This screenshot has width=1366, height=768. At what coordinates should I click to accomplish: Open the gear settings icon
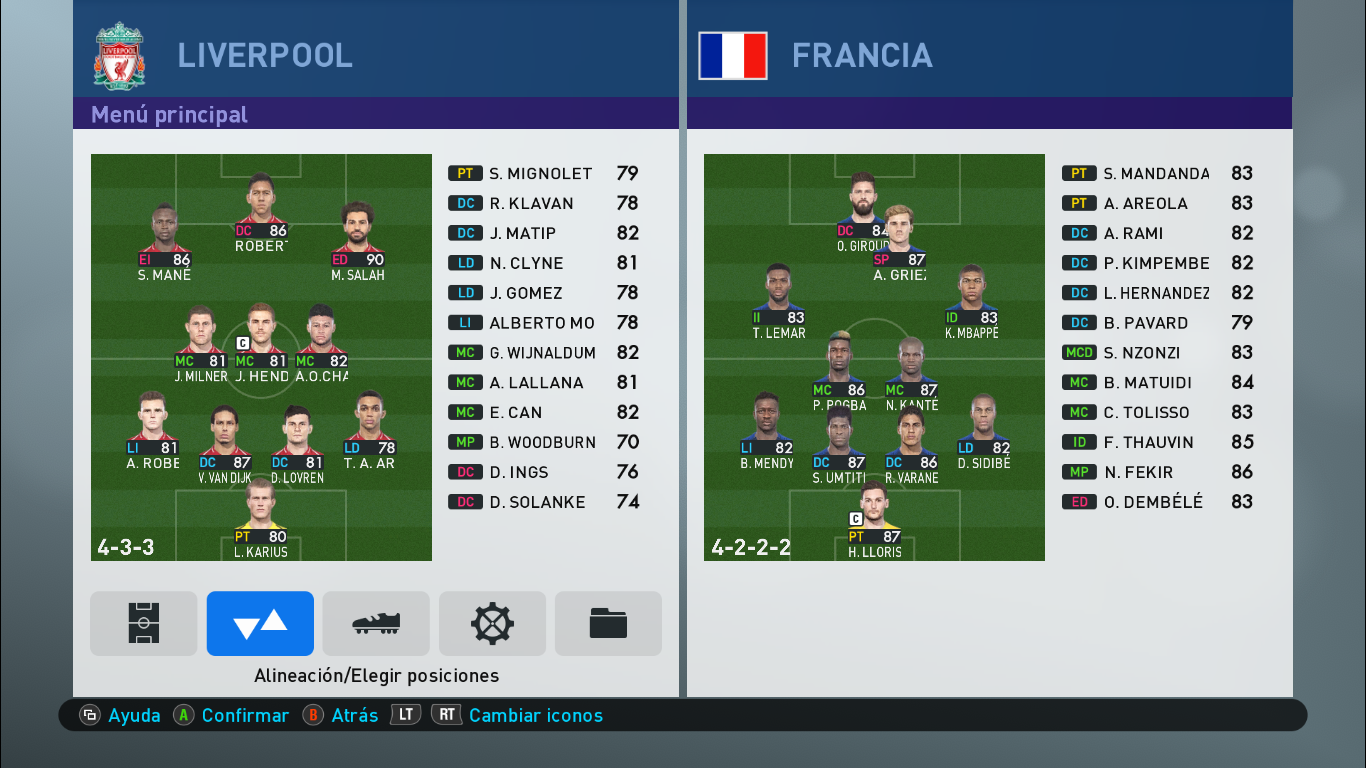[x=492, y=623]
